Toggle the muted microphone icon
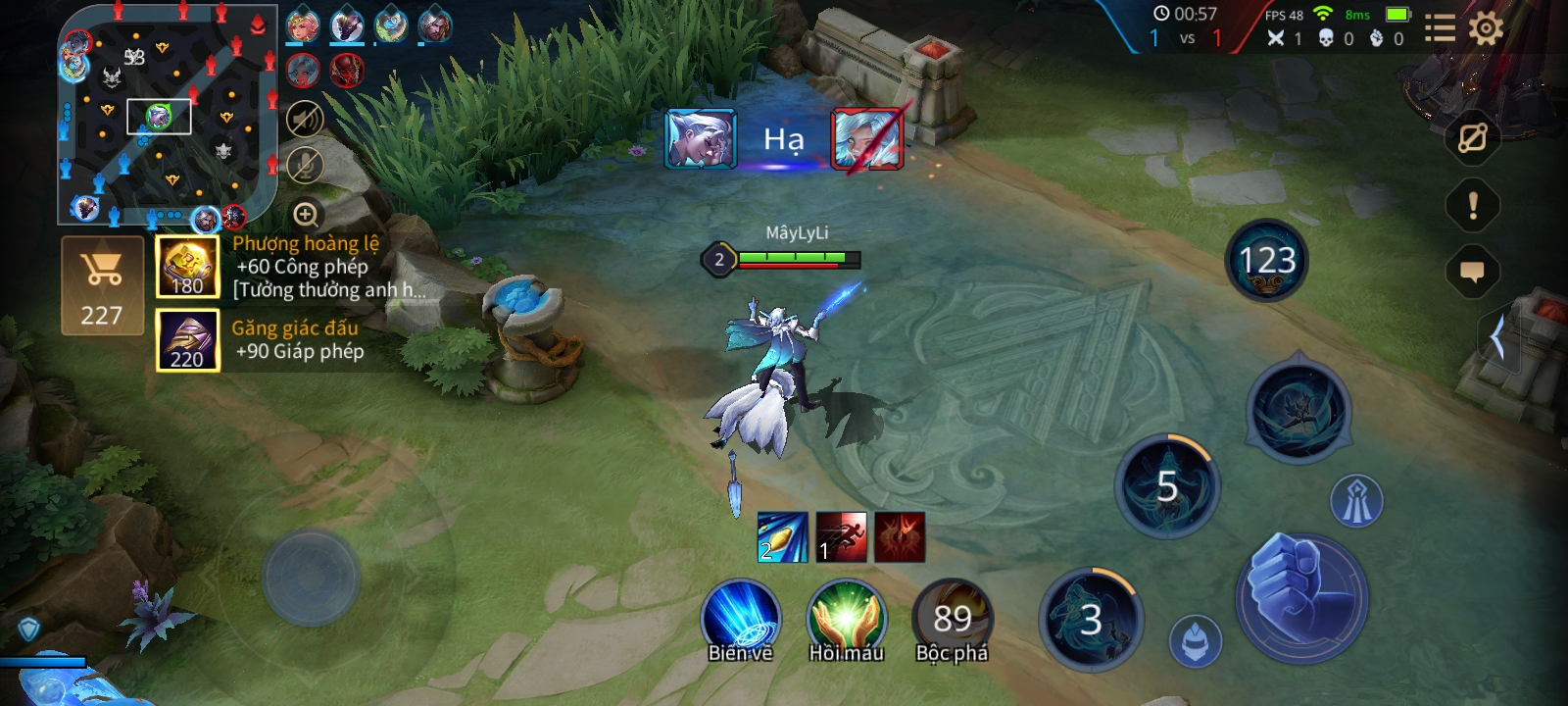The height and width of the screenshot is (706, 1568). click(x=305, y=165)
